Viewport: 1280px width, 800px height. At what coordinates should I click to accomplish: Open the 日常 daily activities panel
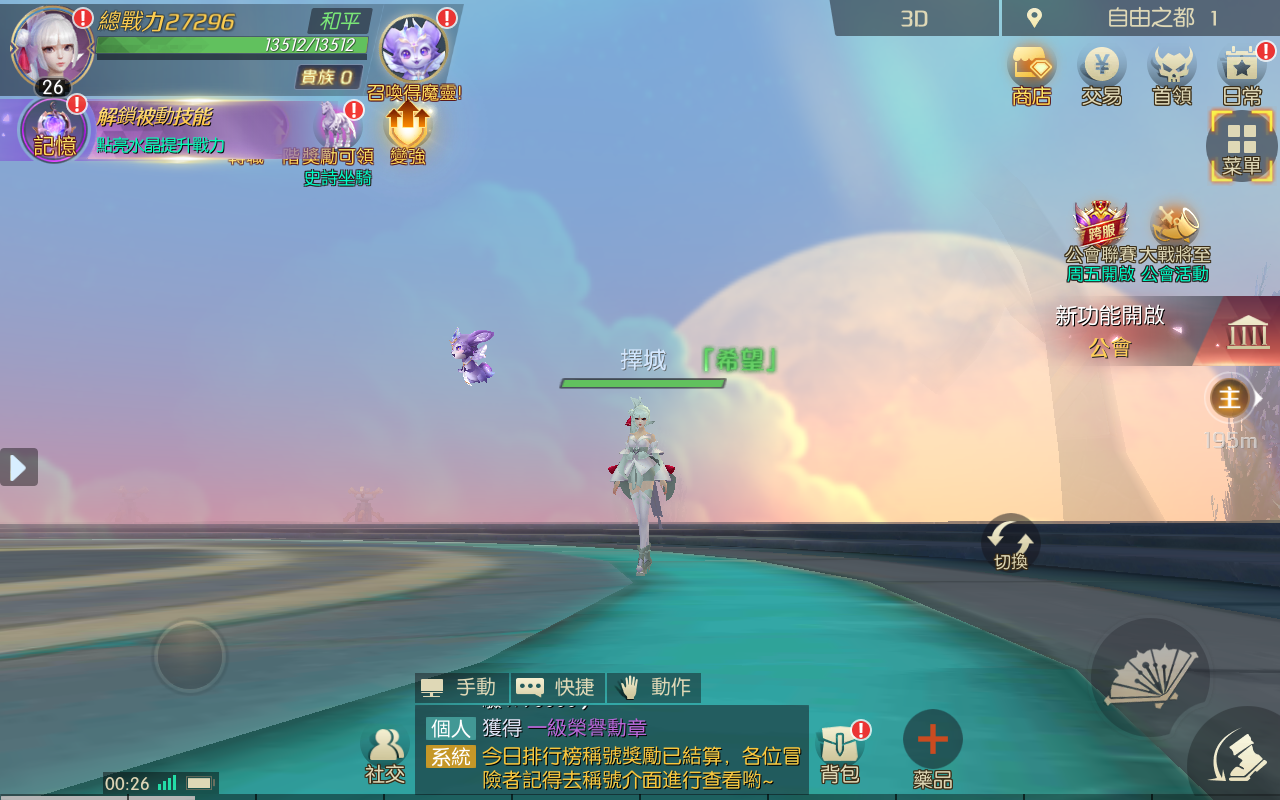point(1240,67)
